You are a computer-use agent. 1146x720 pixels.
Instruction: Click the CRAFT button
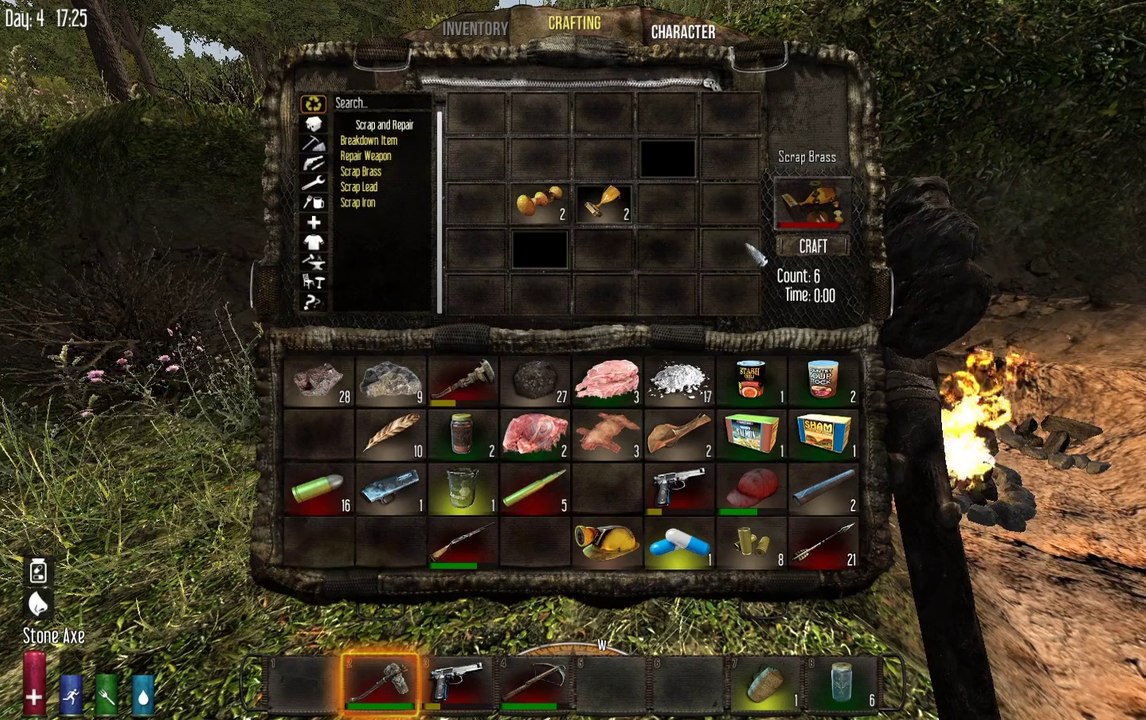811,245
